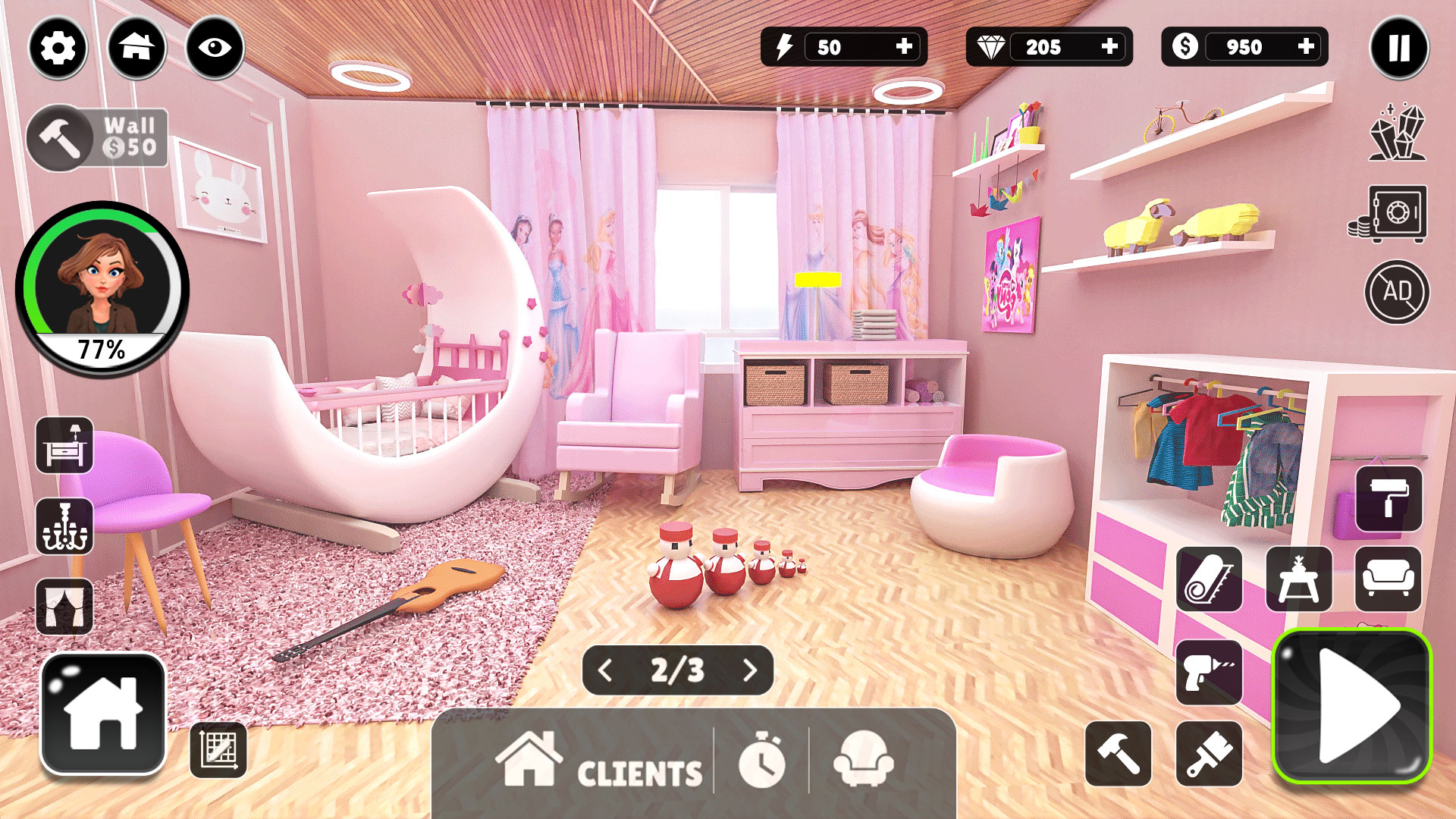Go to previous page with left arrow

pyautogui.click(x=604, y=670)
